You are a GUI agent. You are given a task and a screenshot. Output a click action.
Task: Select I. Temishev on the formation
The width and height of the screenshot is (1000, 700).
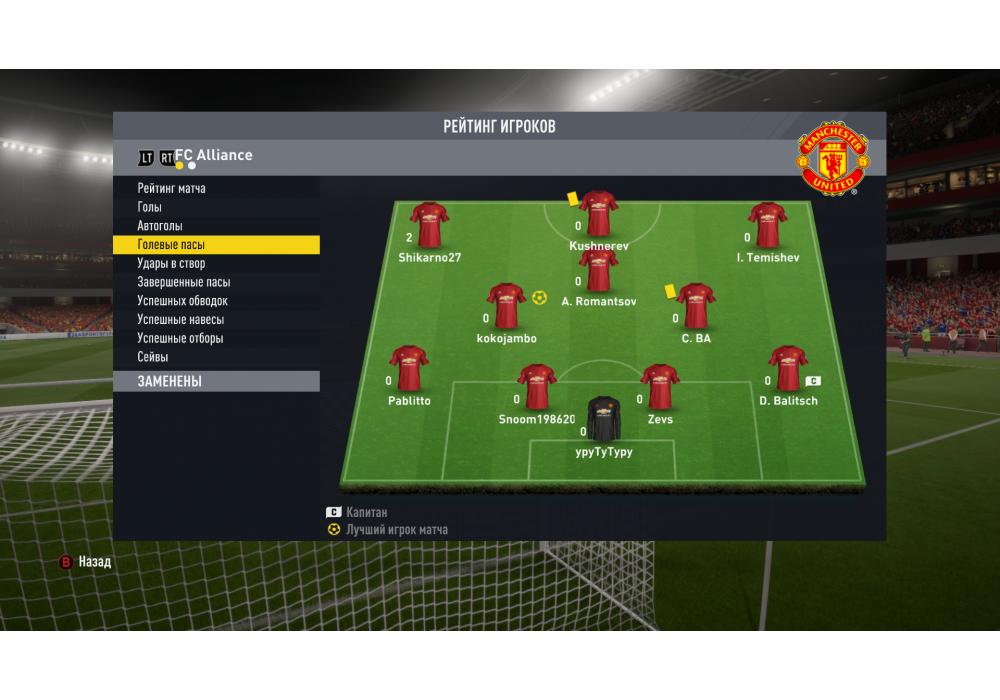point(767,226)
